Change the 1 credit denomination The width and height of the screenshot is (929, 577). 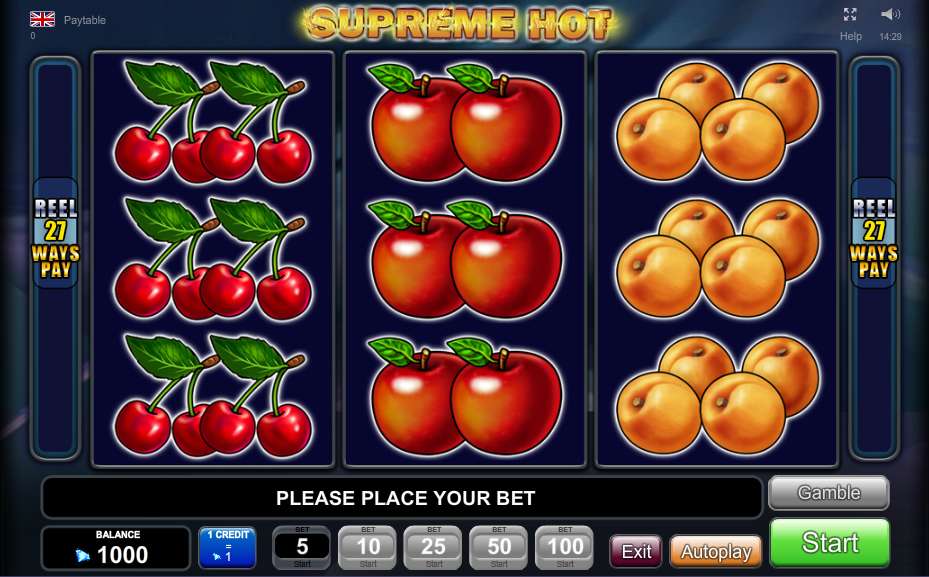click(x=227, y=548)
